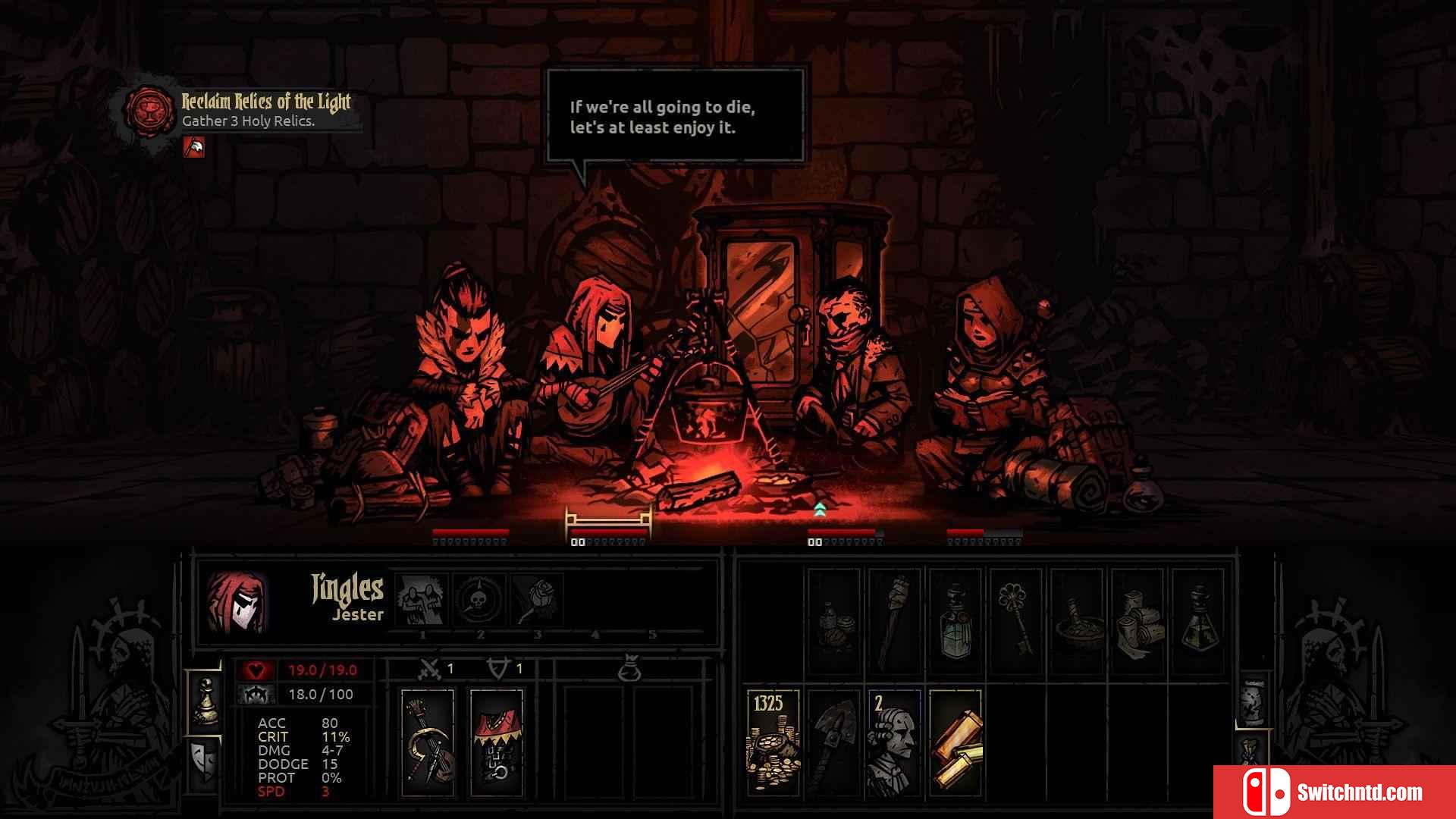Choose the rose camping skill

coord(537,599)
